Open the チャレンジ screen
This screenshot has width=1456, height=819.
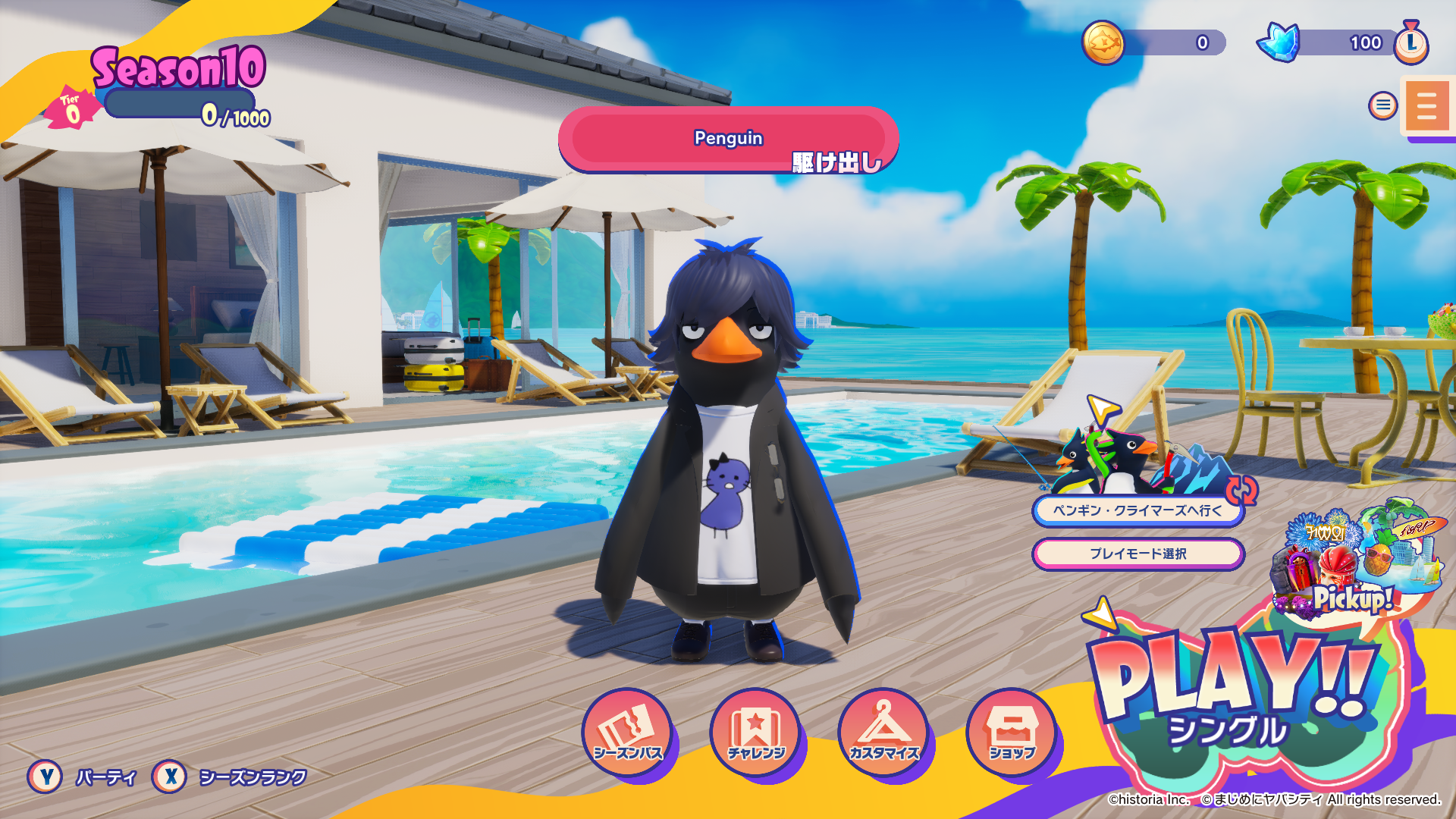(755, 733)
